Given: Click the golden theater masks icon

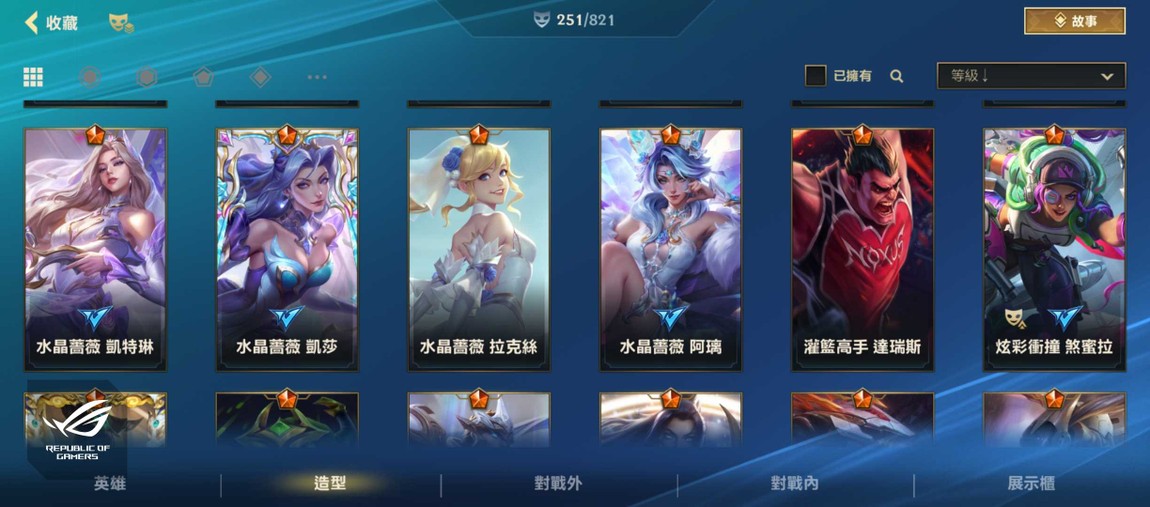Looking at the screenshot, I should coord(120,22).
